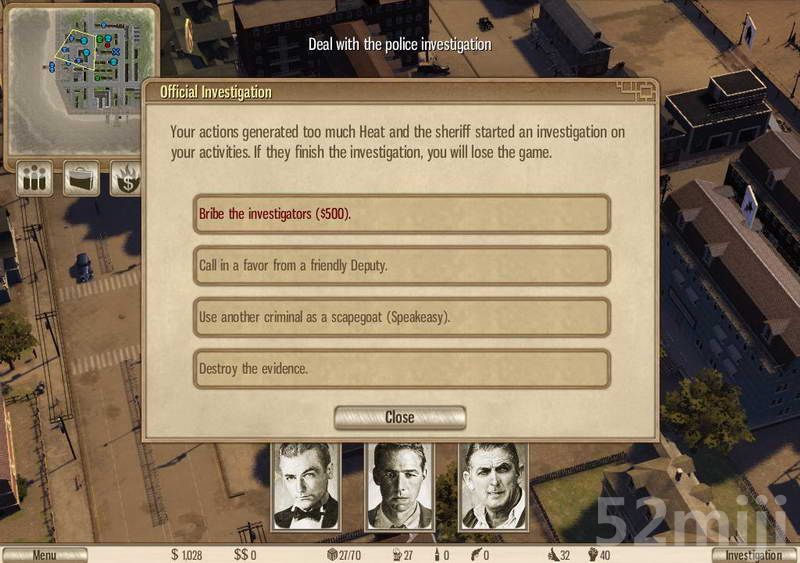
Task: Select the gangster portrait wearing a bow tie
Action: (x=307, y=487)
